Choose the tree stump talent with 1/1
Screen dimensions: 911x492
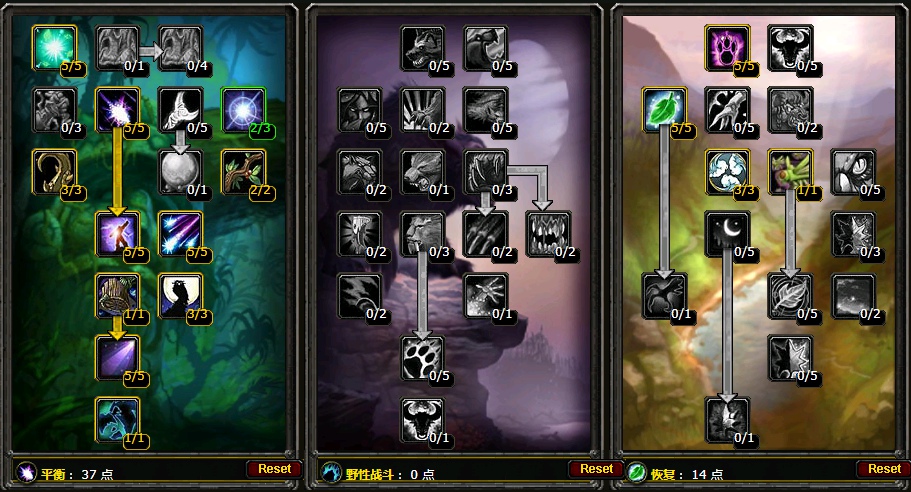[x=118, y=295]
